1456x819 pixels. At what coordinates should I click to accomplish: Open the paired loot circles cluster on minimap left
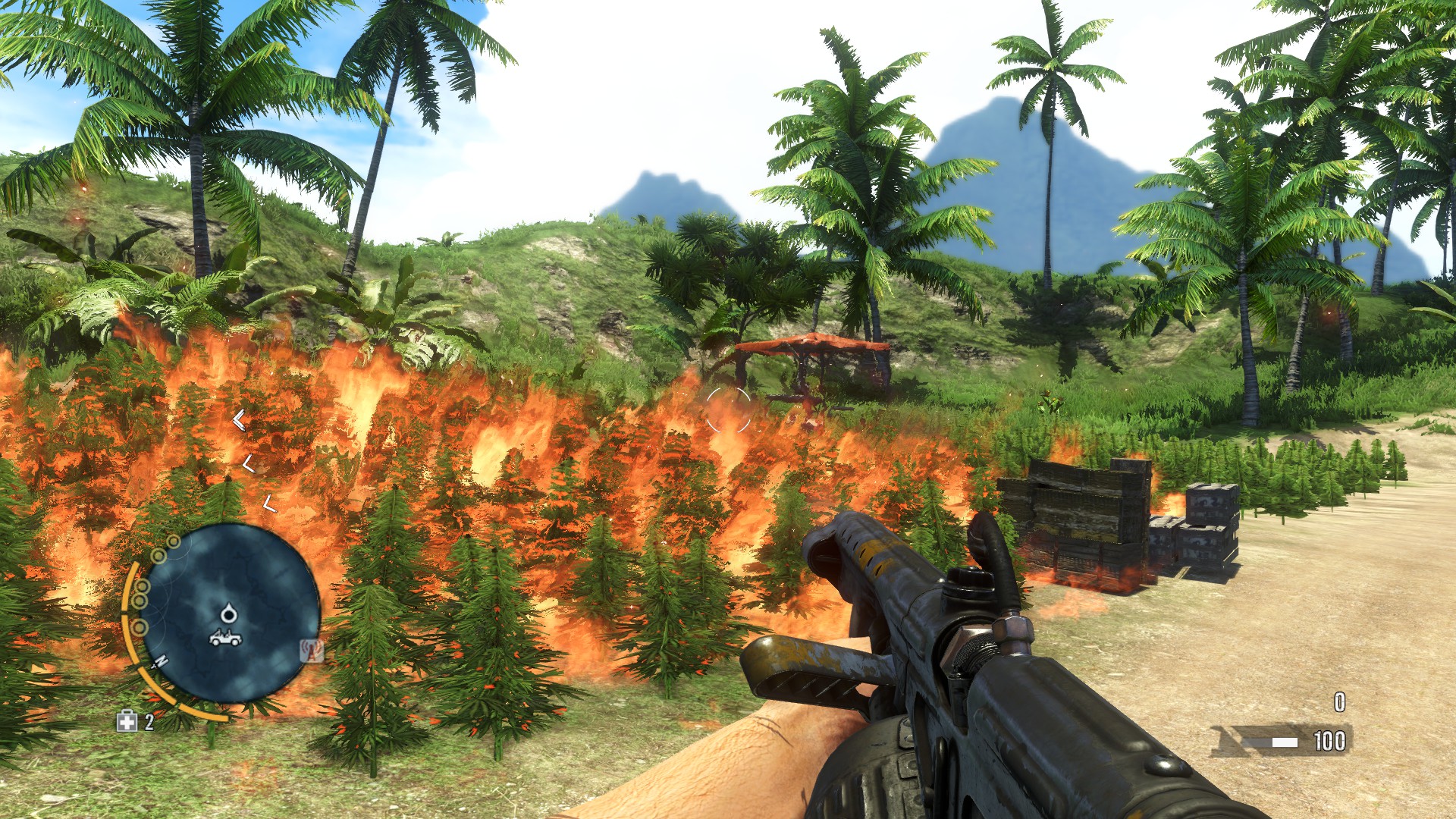point(140,594)
